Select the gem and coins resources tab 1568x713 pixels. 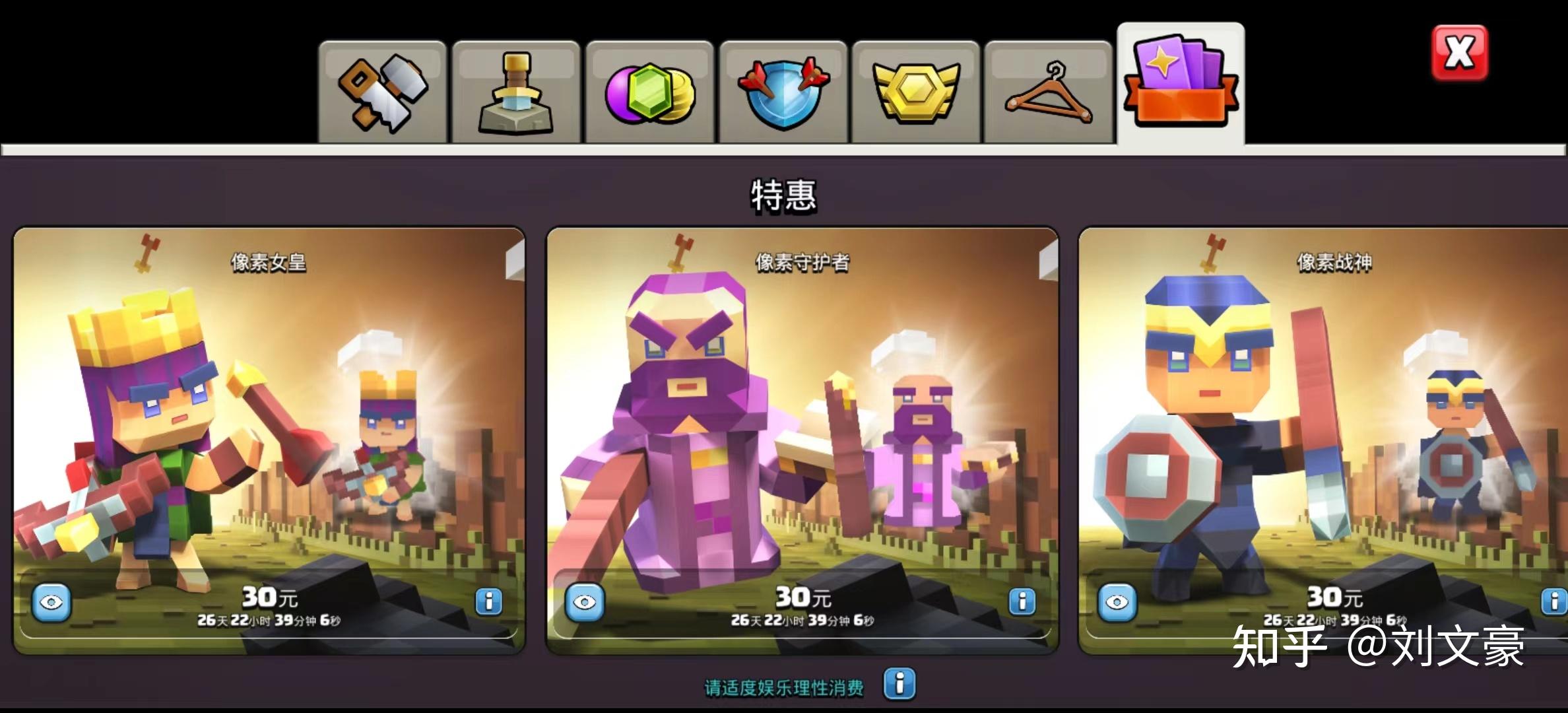pyautogui.click(x=649, y=93)
